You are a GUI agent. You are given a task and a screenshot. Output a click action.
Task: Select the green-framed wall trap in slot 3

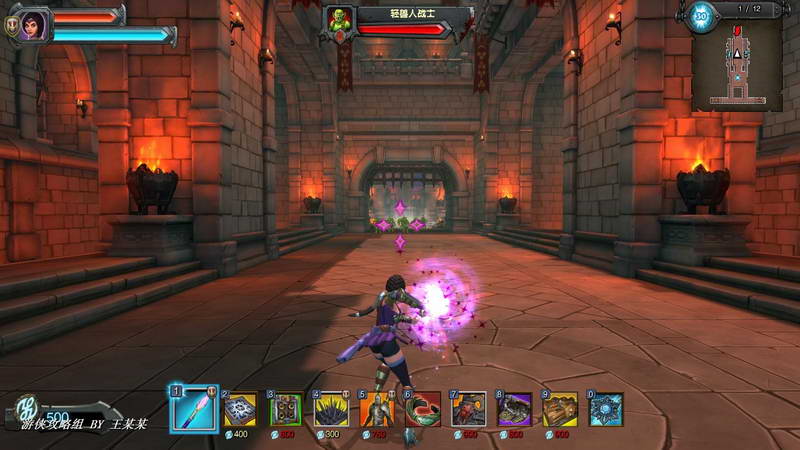tap(286, 409)
